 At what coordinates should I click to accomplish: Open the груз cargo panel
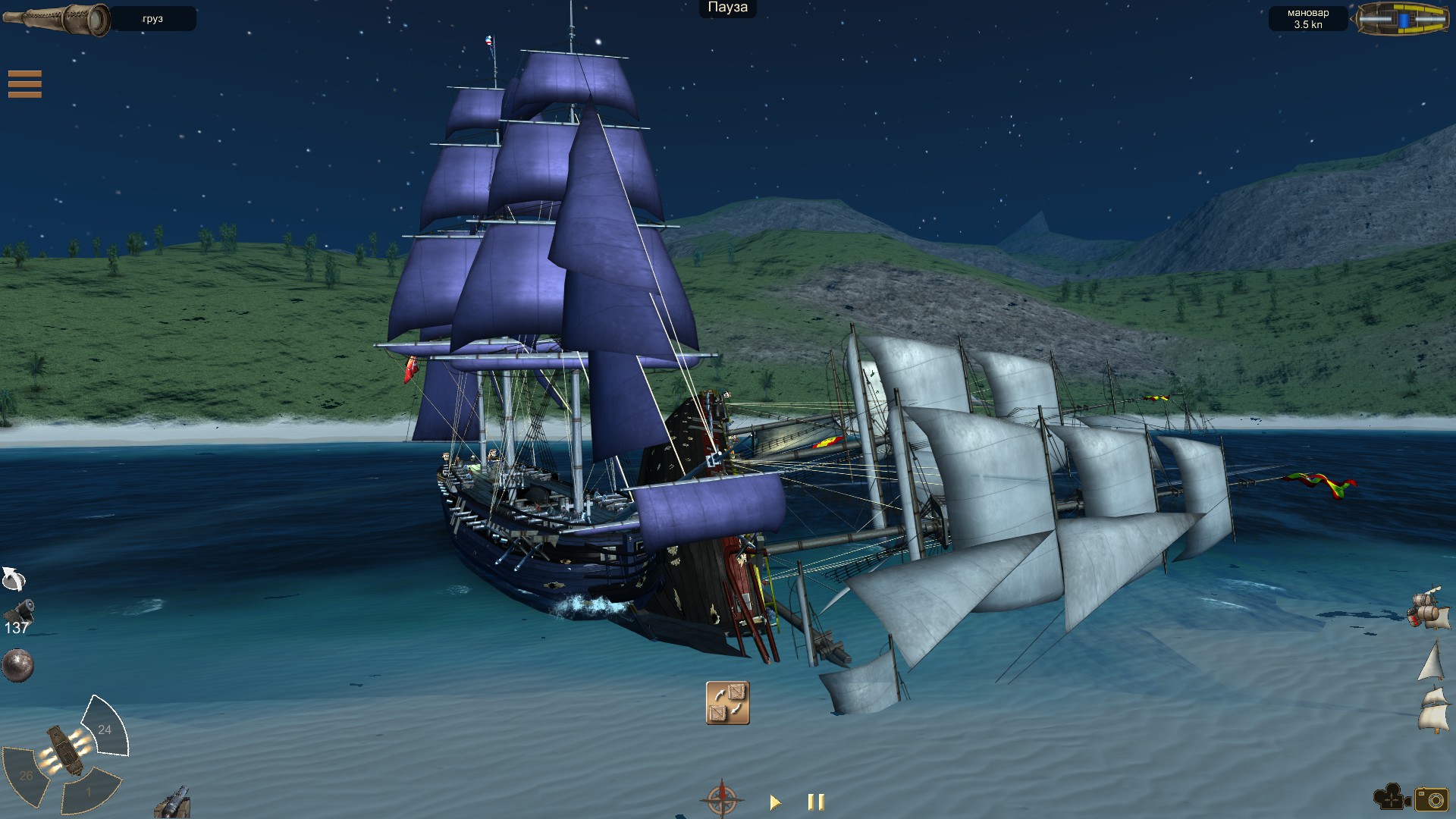154,19
